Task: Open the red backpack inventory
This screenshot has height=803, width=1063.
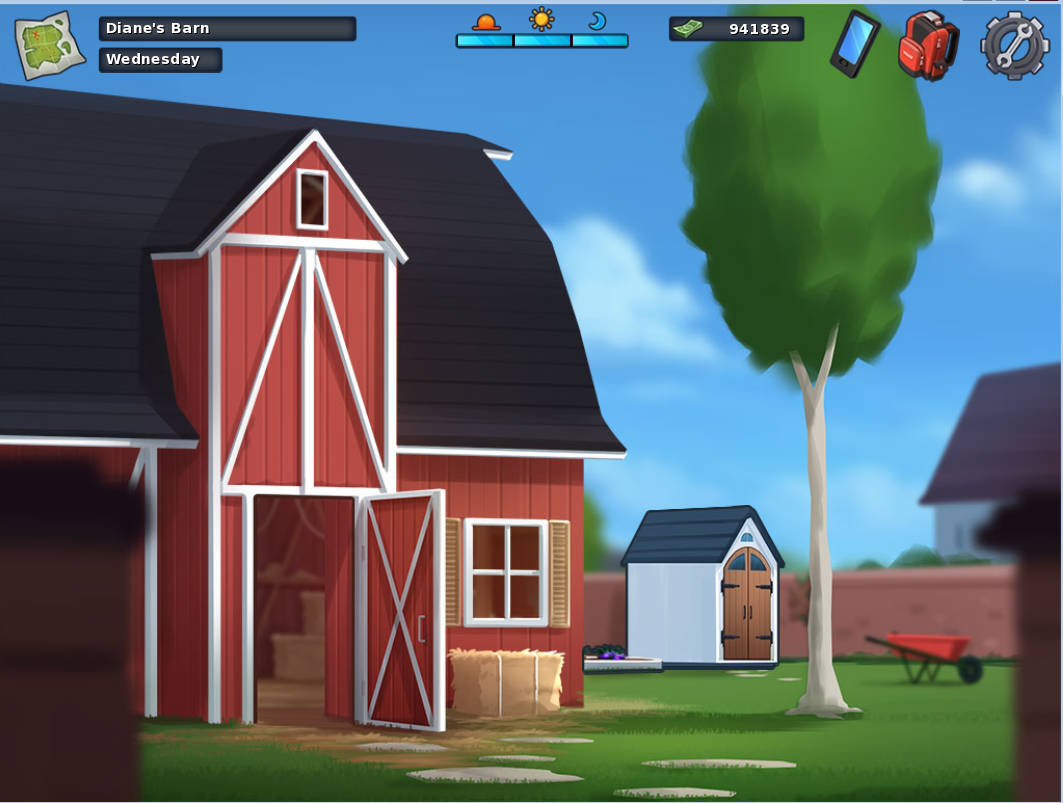Action: [x=928, y=45]
